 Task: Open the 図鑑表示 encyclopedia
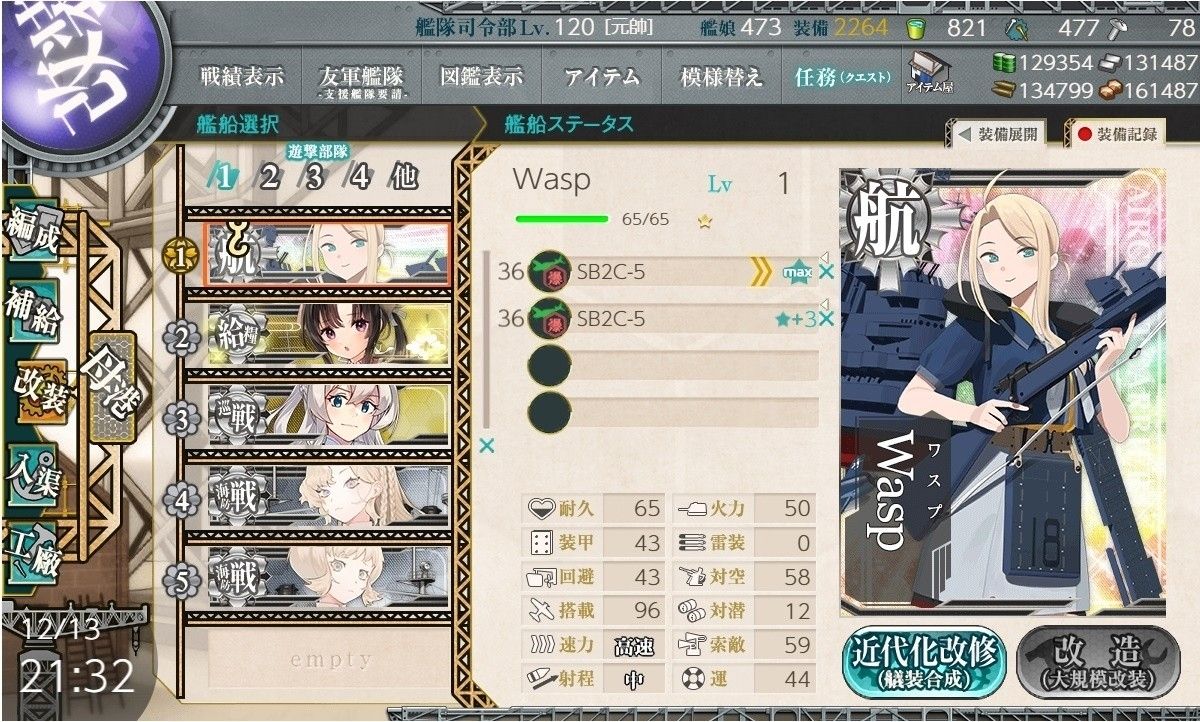point(481,77)
